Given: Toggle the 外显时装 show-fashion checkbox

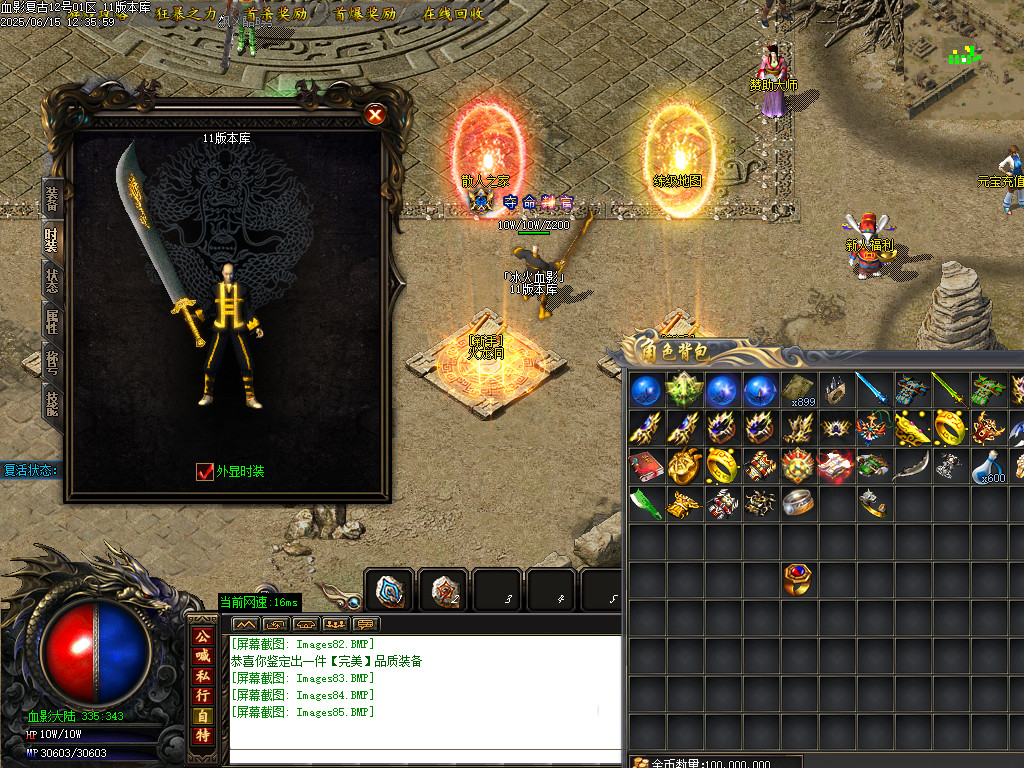Looking at the screenshot, I should click(x=205, y=471).
